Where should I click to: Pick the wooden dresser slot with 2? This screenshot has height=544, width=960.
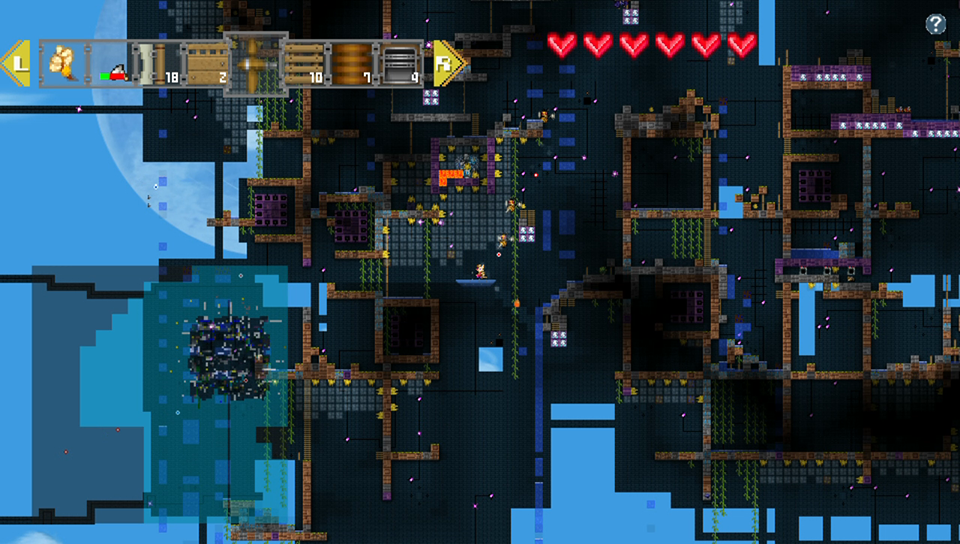pos(204,63)
